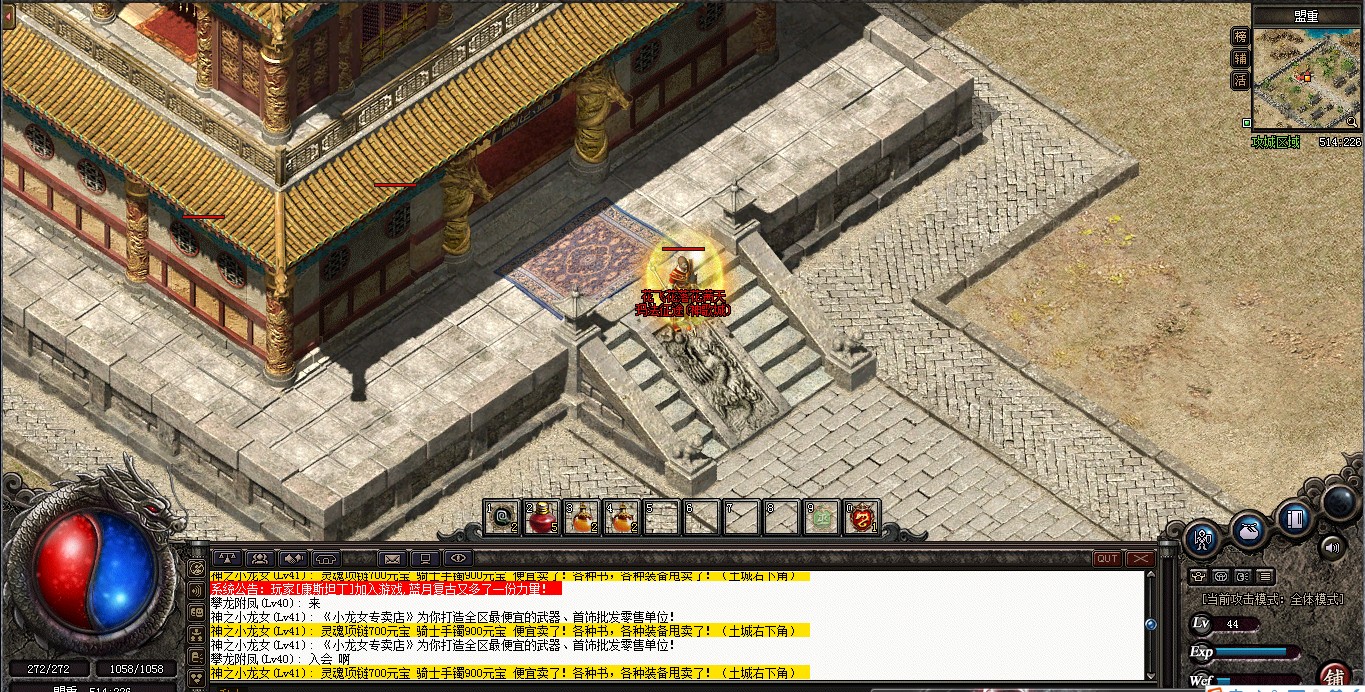
Task: Open the trade handshake button
Action: click(x=293, y=558)
